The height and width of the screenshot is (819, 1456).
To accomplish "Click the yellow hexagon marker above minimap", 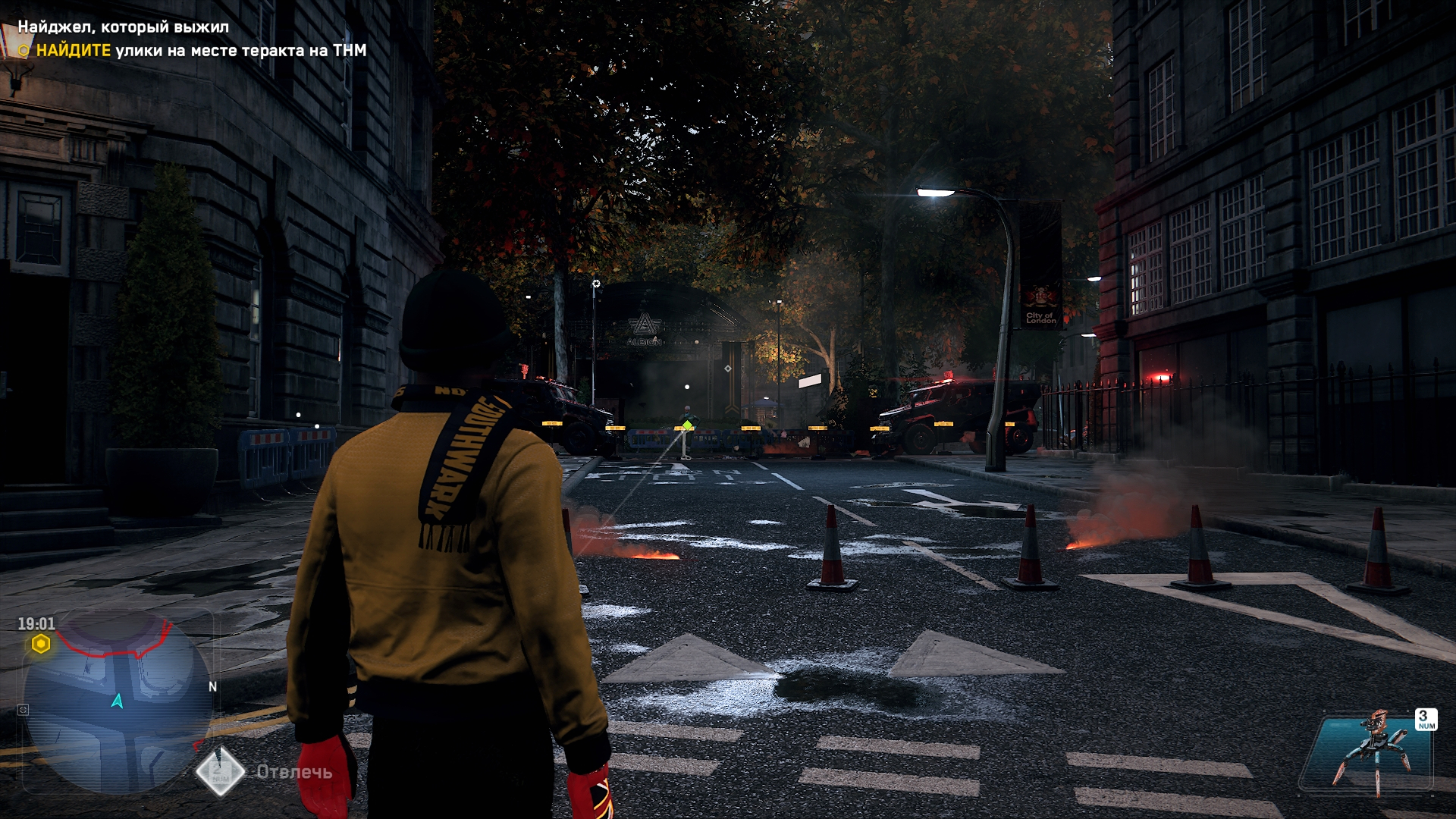I will [x=41, y=645].
